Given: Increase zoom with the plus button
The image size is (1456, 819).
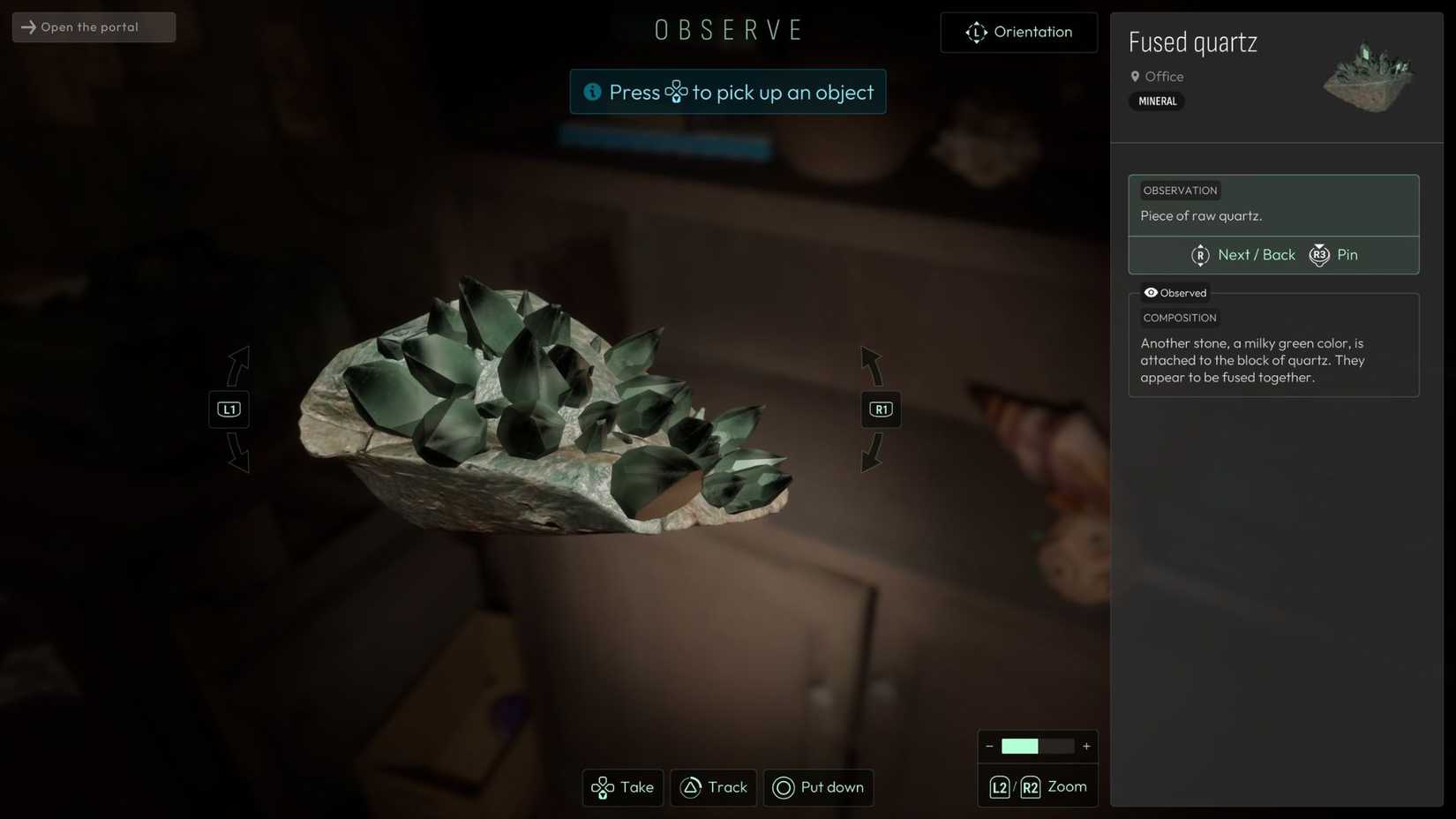Looking at the screenshot, I should coord(1086,747).
